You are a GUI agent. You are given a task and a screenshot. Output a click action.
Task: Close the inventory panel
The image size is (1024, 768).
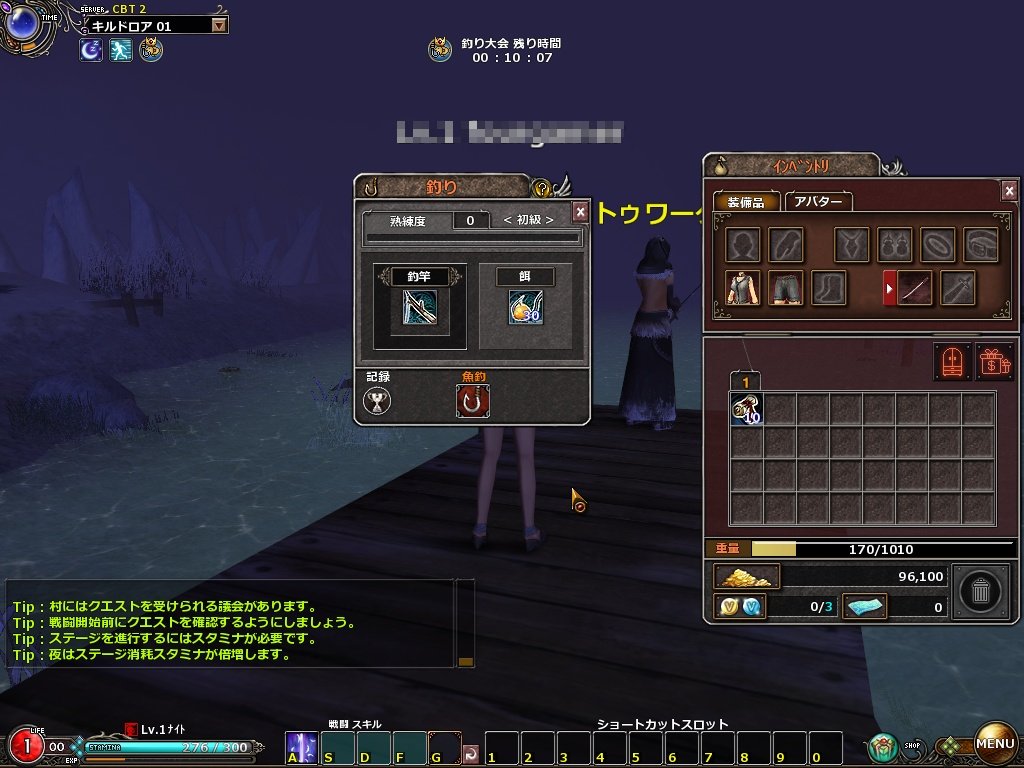tap(1009, 191)
